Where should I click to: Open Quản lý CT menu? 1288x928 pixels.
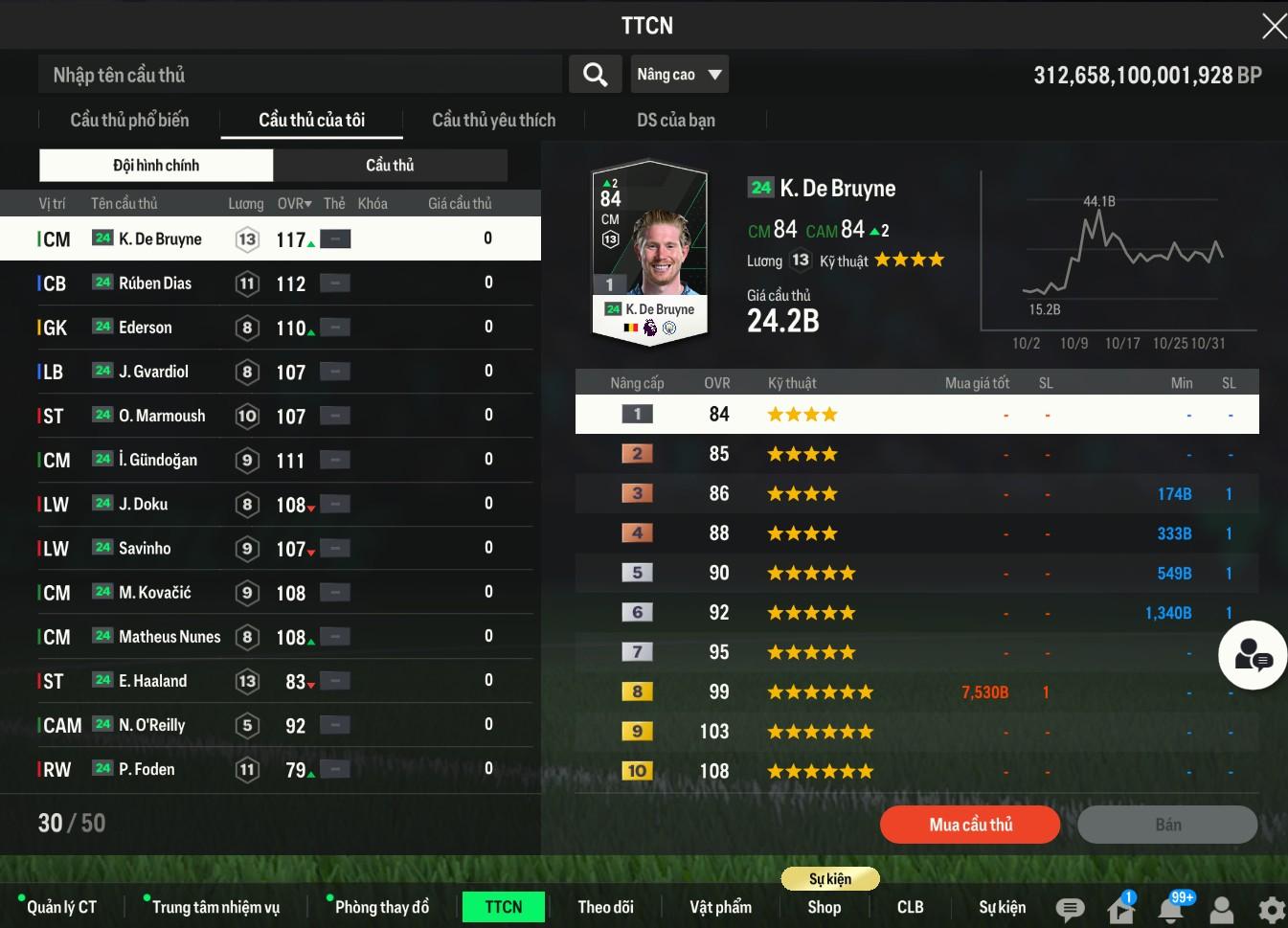[61, 907]
